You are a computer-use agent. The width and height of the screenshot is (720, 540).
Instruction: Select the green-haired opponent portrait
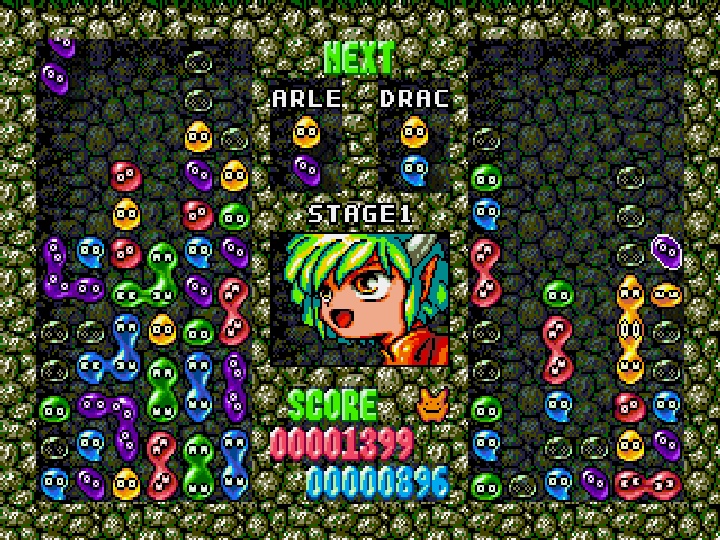point(360,299)
